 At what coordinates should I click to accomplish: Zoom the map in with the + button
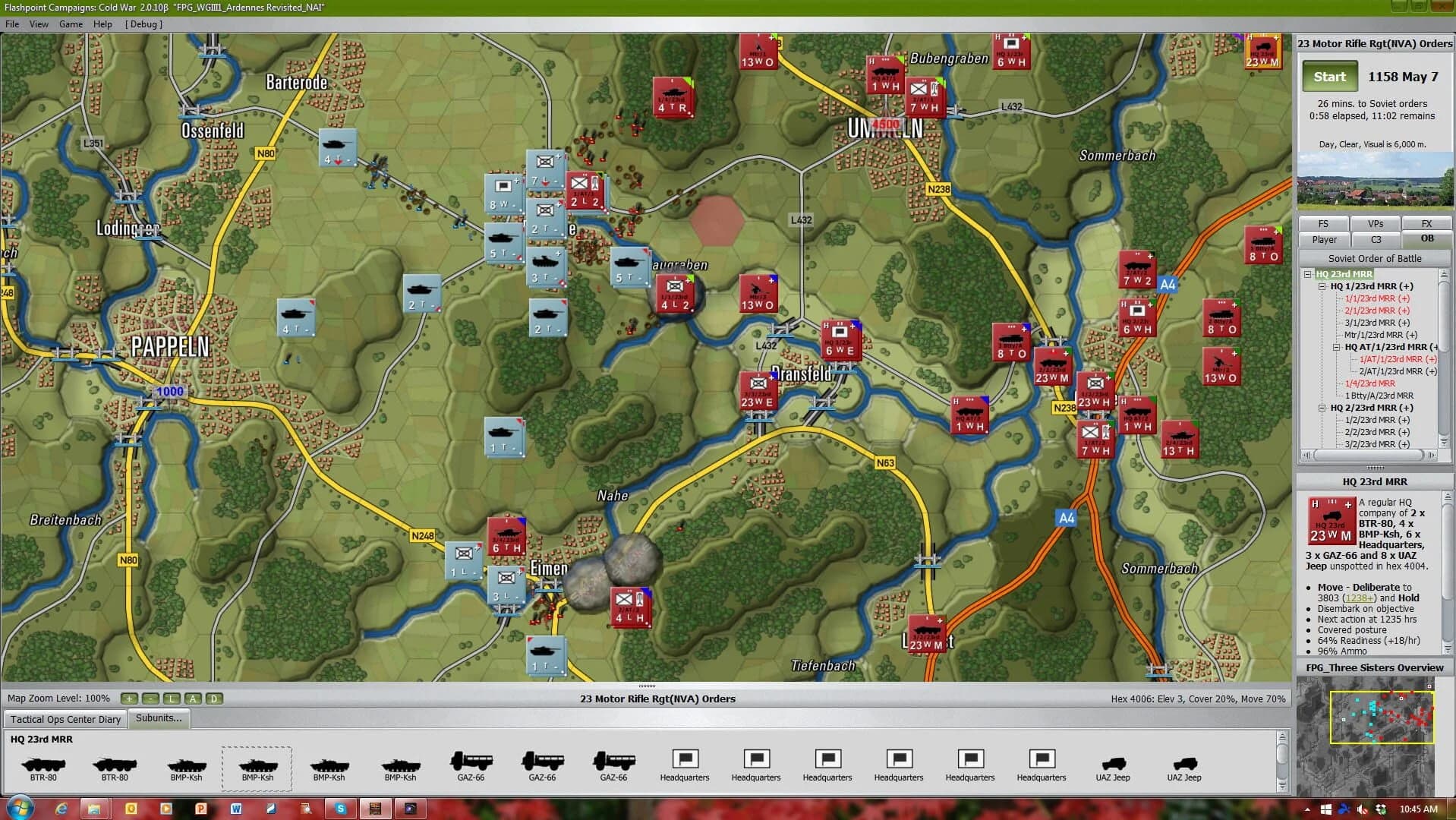pos(129,699)
